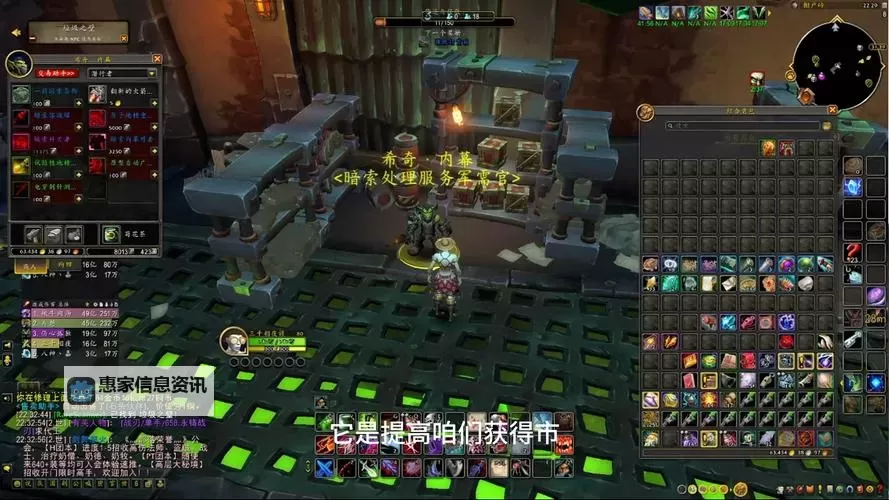Select the merchant item priced 5000
889x500 pixels.
pos(98,119)
